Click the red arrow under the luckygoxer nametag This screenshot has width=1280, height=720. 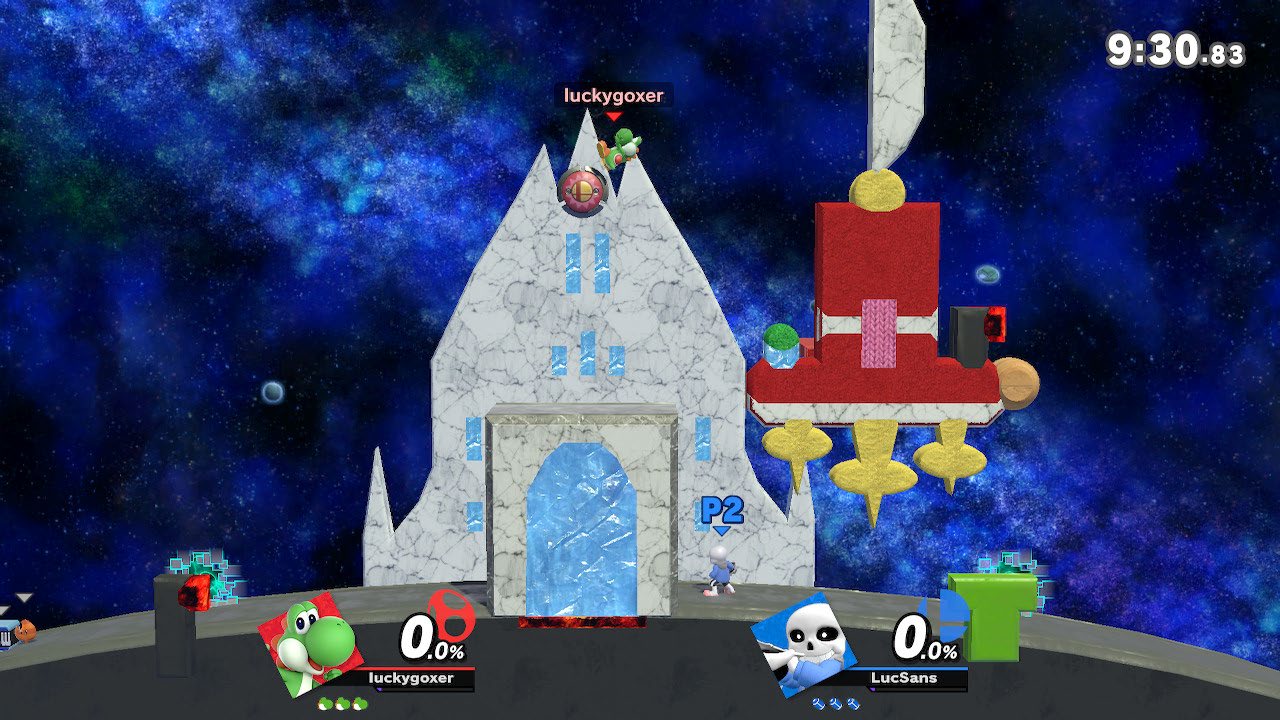point(613,113)
